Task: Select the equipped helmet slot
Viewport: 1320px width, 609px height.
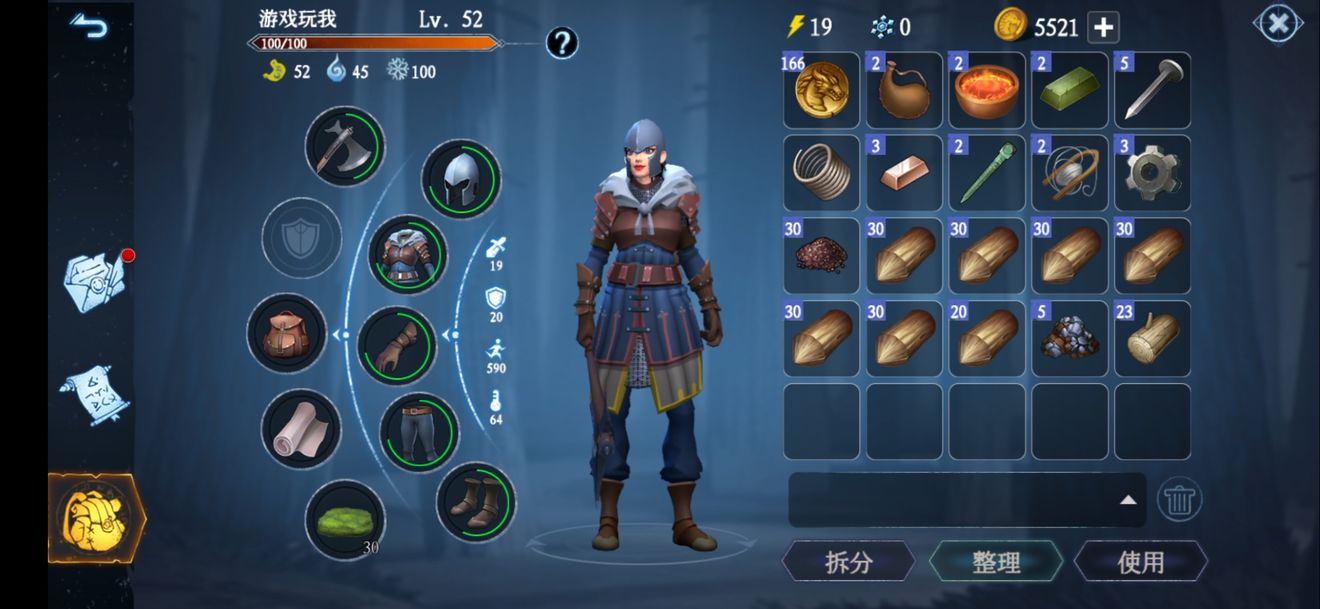Action: pyautogui.click(x=460, y=179)
